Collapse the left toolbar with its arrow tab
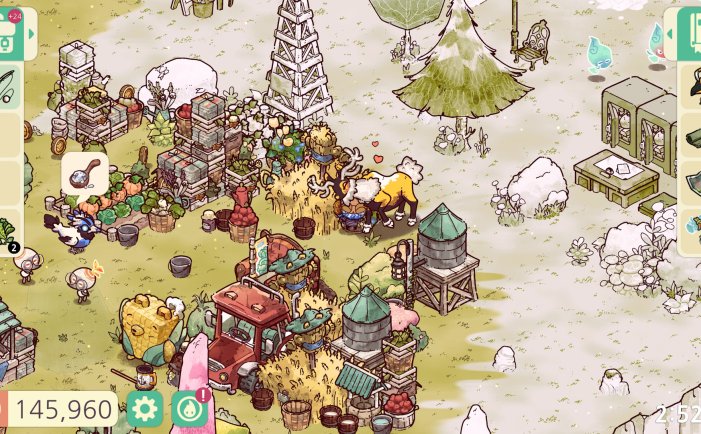701x434 pixels. (32, 35)
